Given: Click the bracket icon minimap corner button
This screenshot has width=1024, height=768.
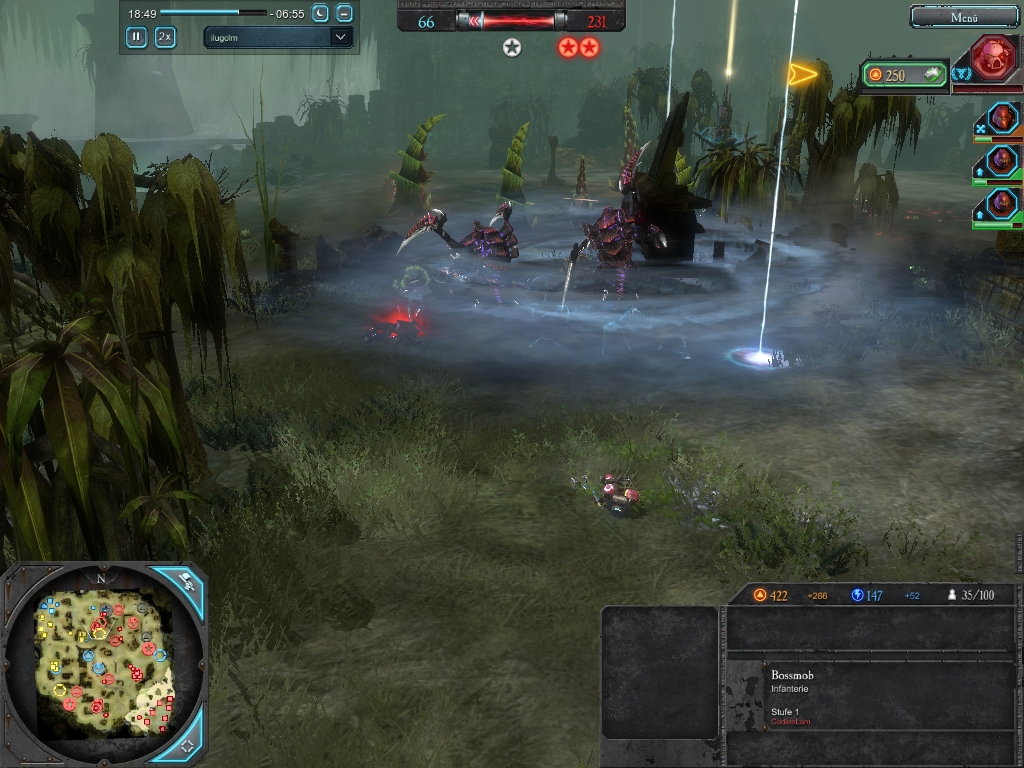Looking at the screenshot, I should click(x=186, y=745).
